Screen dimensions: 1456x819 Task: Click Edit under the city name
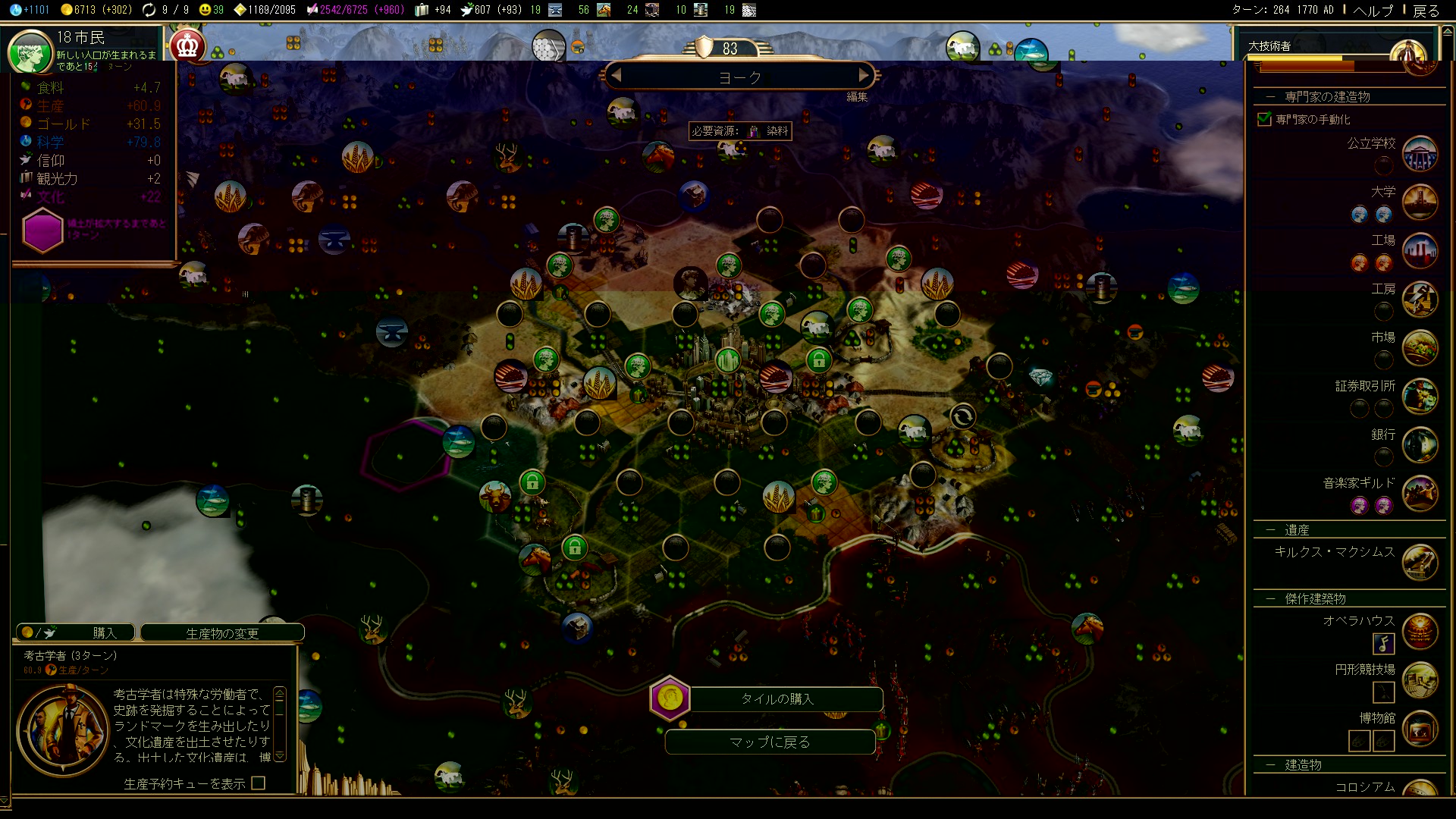click(x=857, y=97)
